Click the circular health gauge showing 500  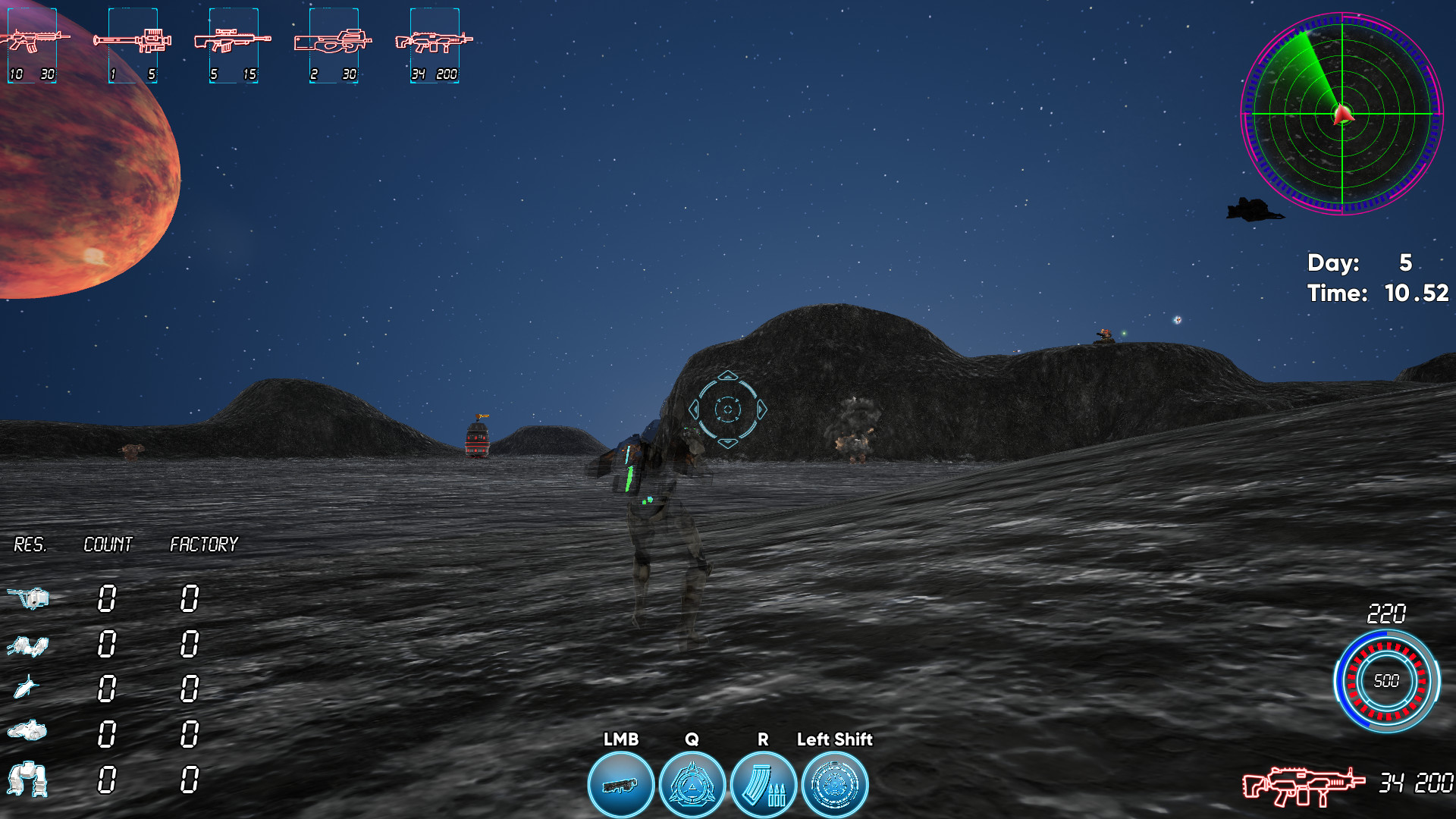click(1388, 681)
